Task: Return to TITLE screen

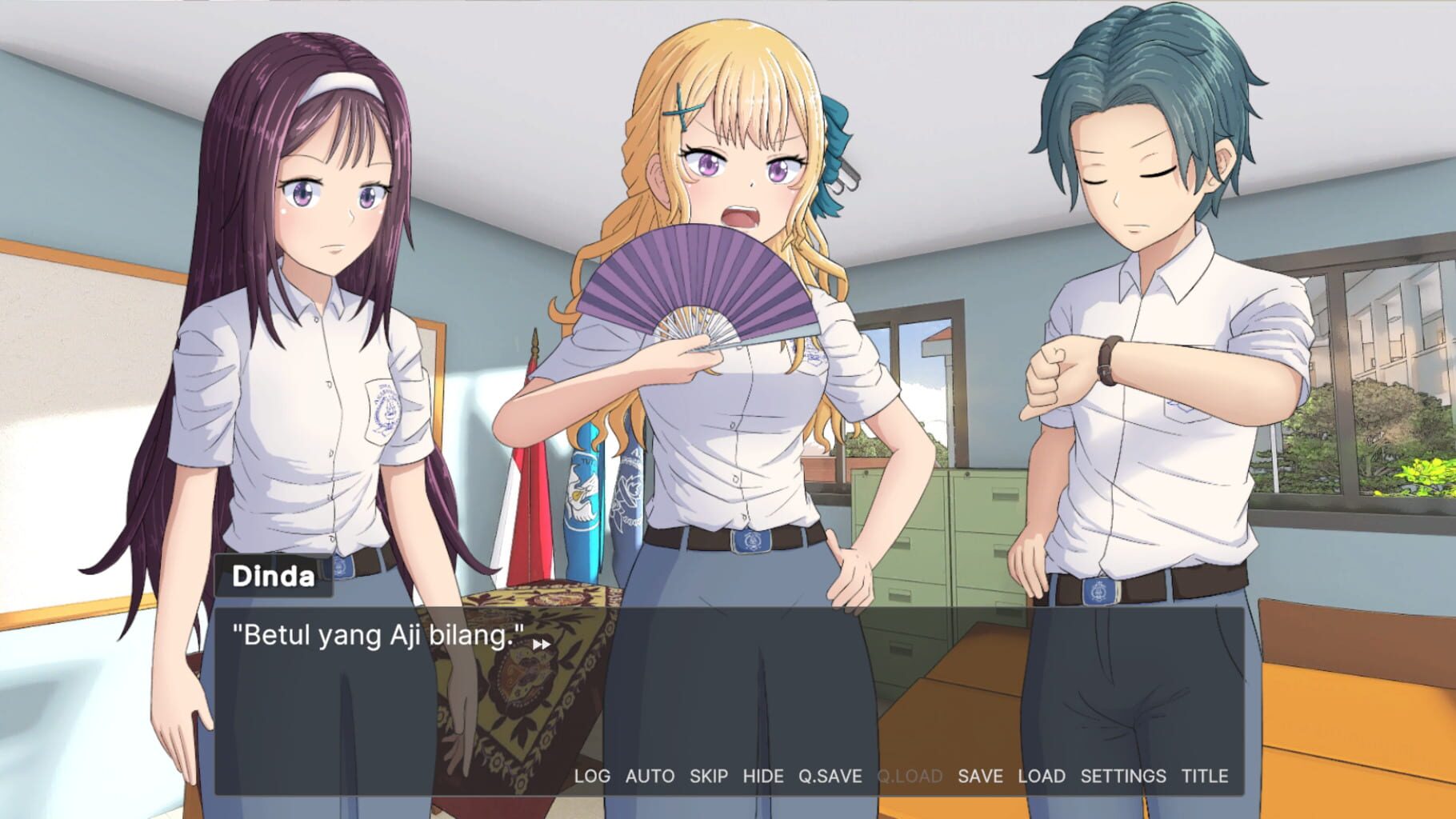Action: point(1206,776)
